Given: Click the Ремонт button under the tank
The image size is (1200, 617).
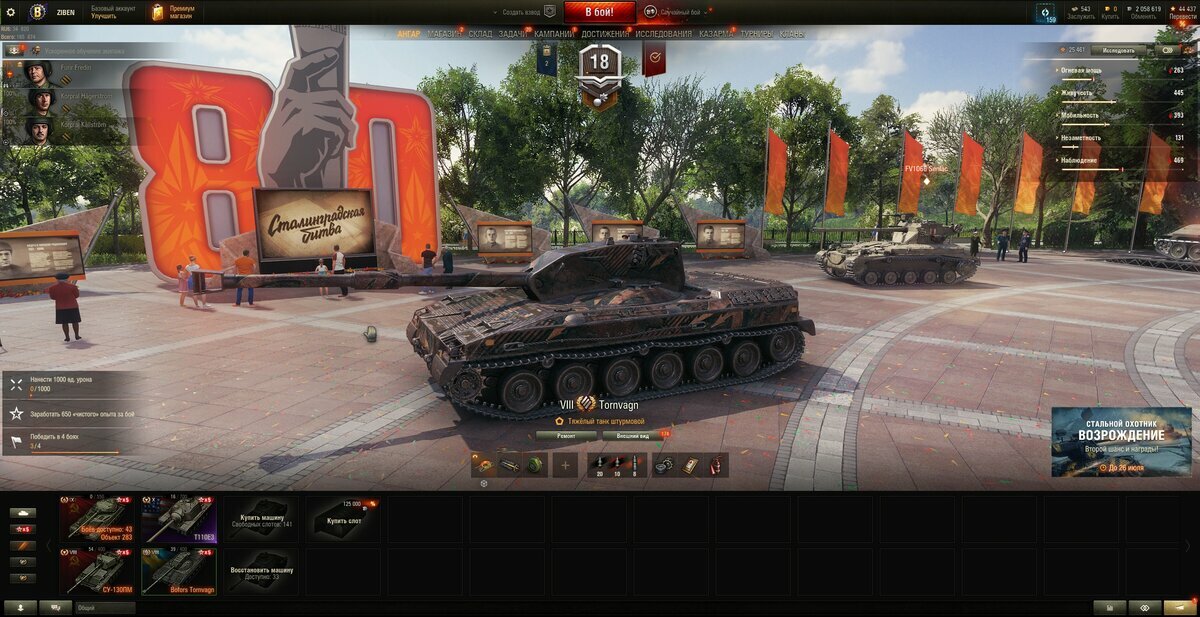Looking at the screenshot, I should 566,435.
